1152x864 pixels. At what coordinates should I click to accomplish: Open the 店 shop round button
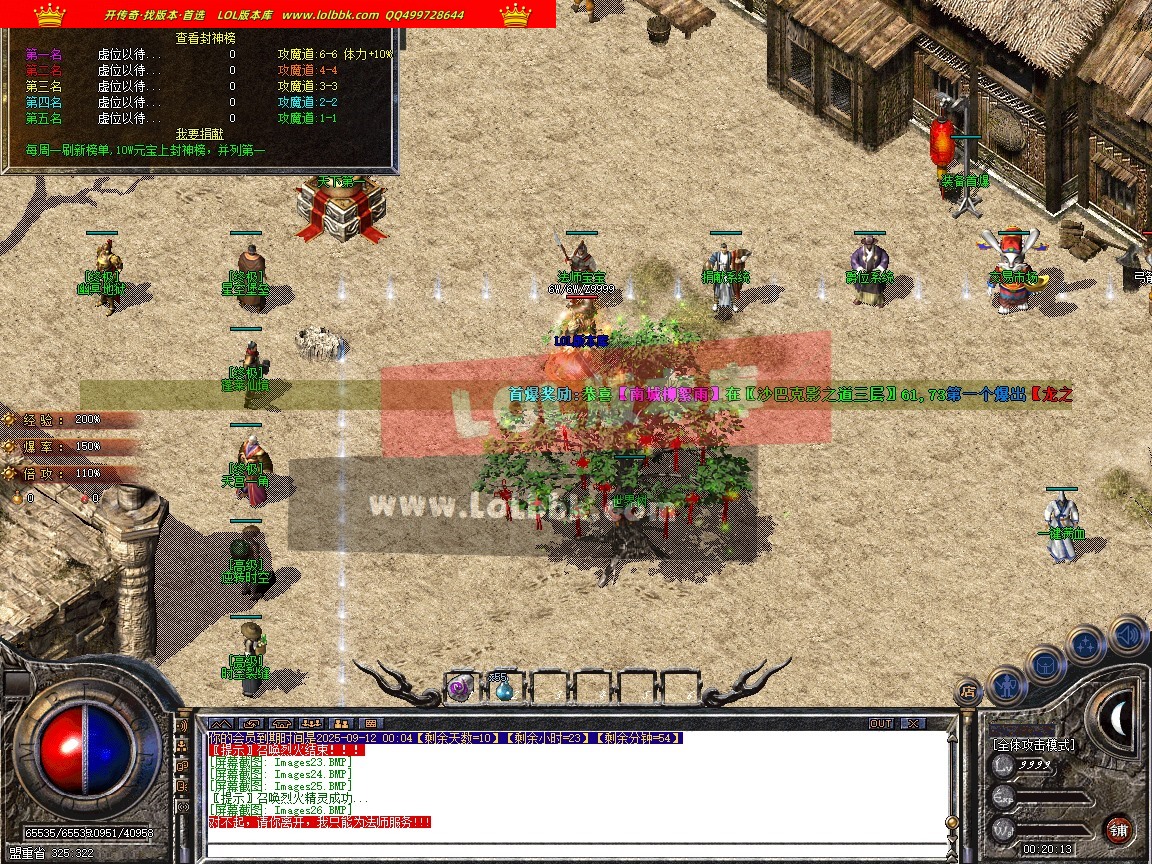tap(967, 689)
